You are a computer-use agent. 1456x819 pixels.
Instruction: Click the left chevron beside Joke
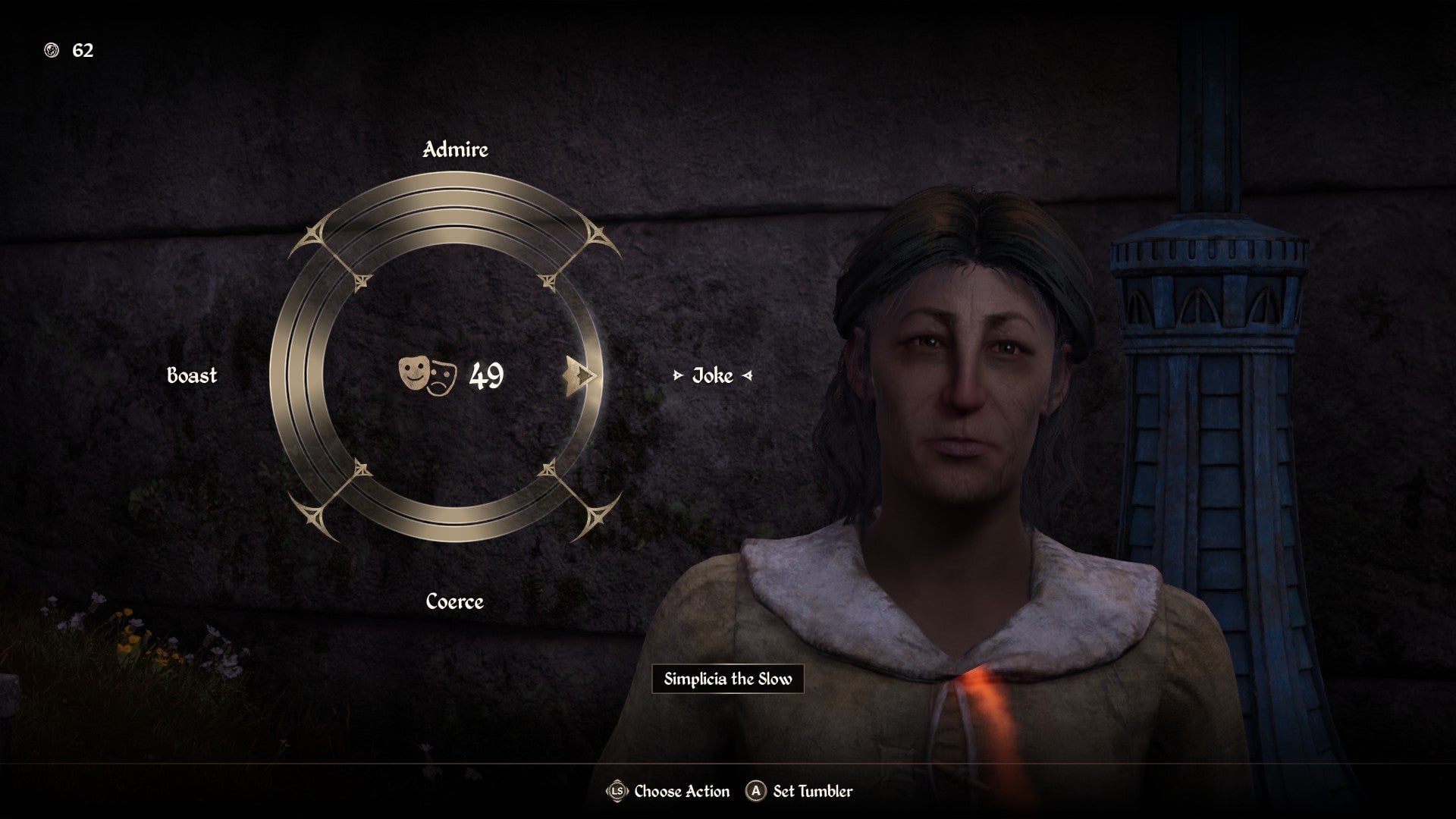(x=679, y=375)
